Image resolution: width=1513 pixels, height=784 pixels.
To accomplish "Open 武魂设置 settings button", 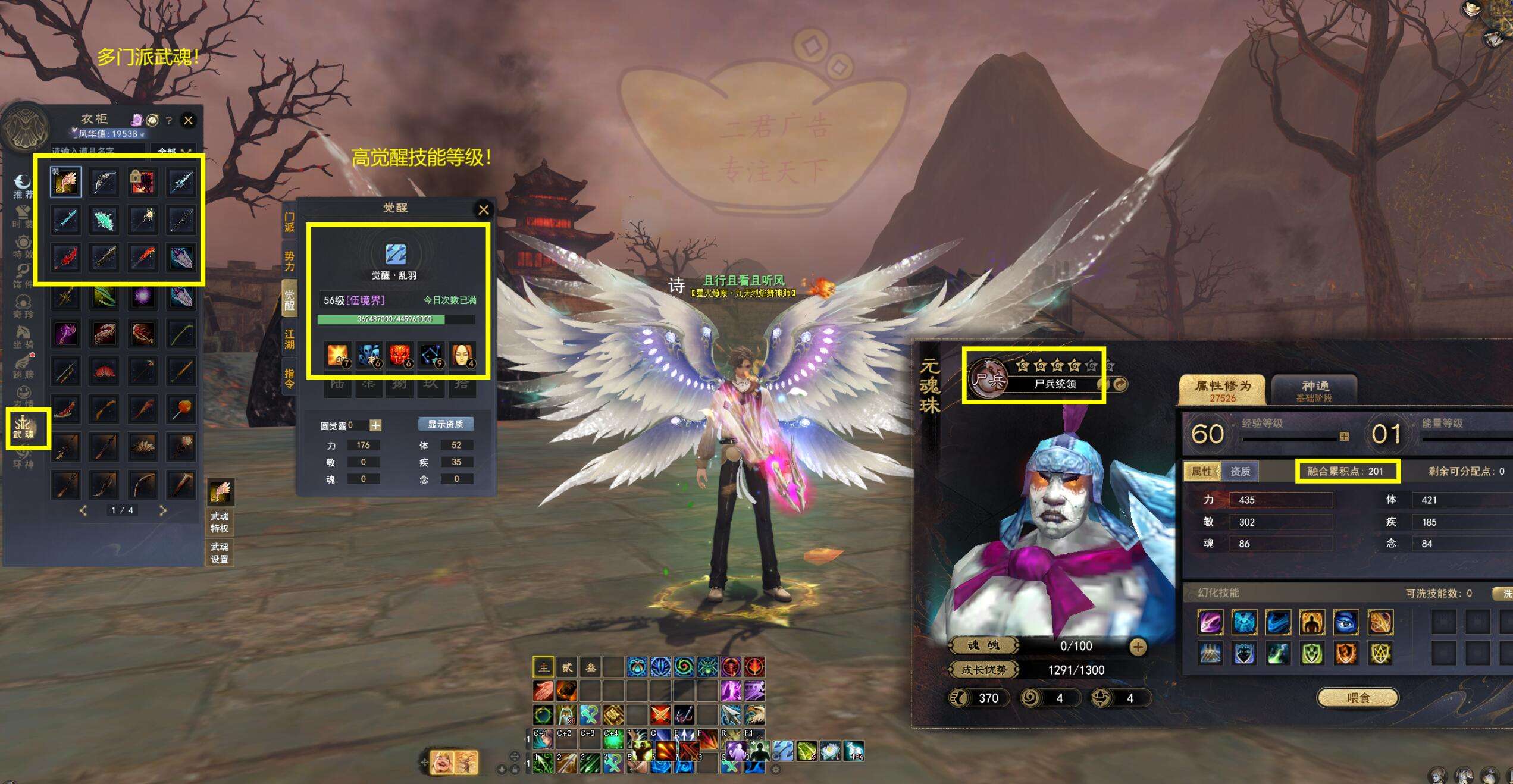I will point(220,553).
